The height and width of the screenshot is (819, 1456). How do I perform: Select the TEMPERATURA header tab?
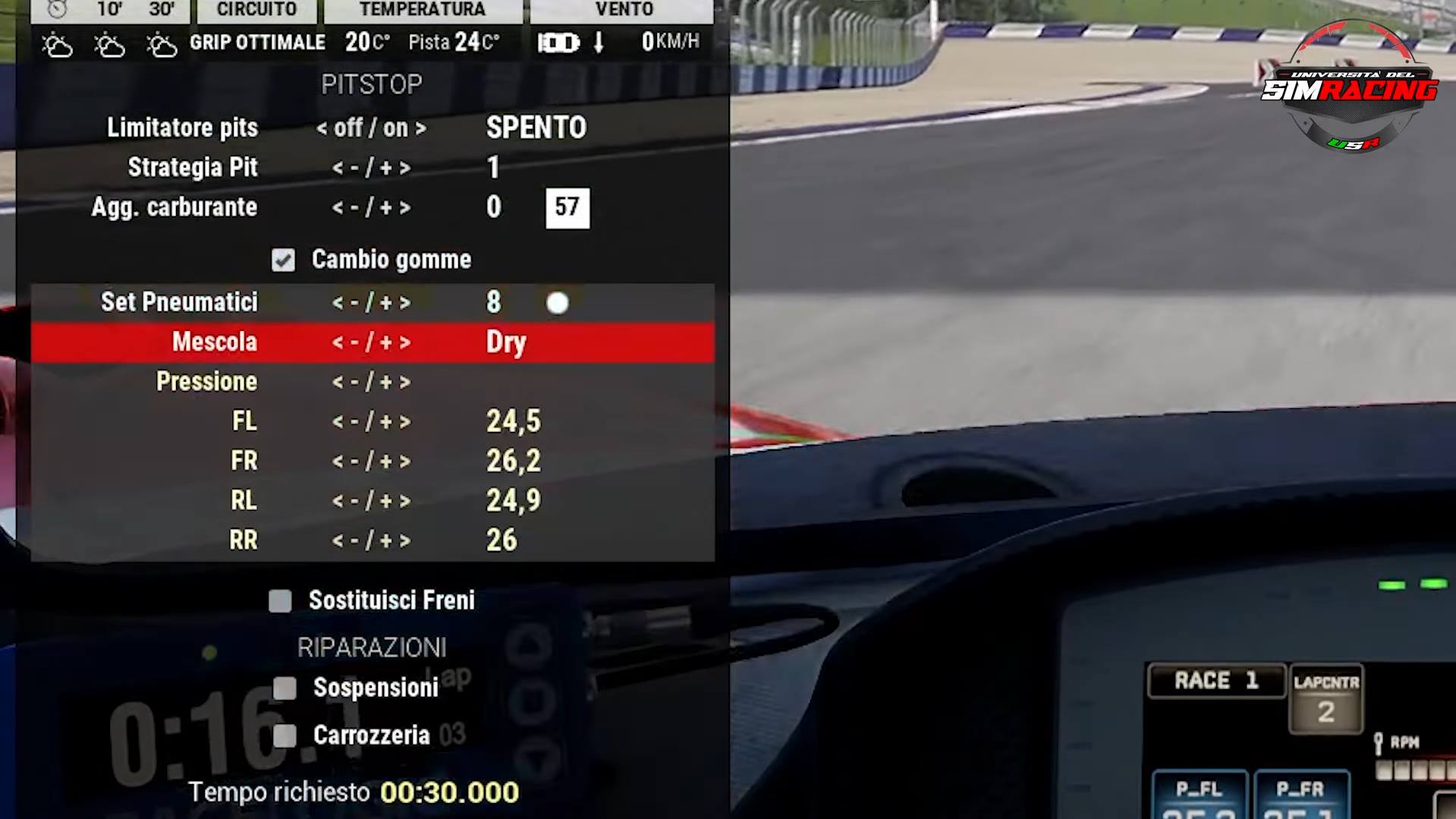(422, 10)
